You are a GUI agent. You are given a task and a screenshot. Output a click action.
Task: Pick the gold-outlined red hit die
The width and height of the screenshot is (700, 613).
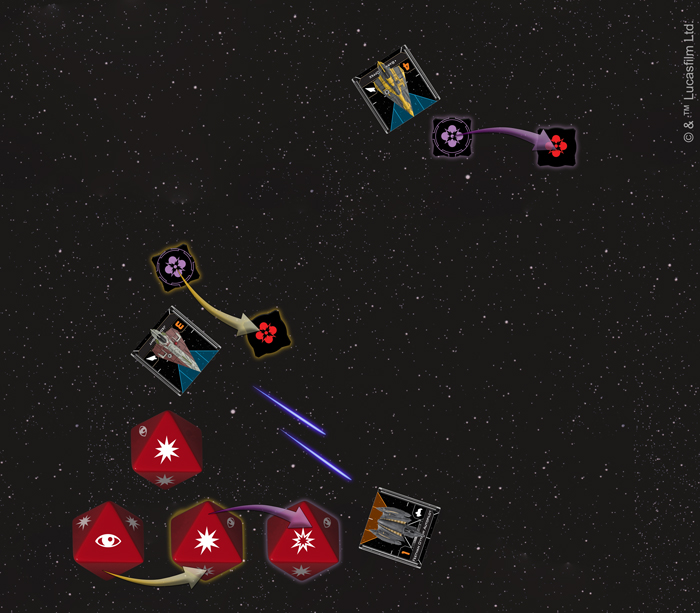207,541
